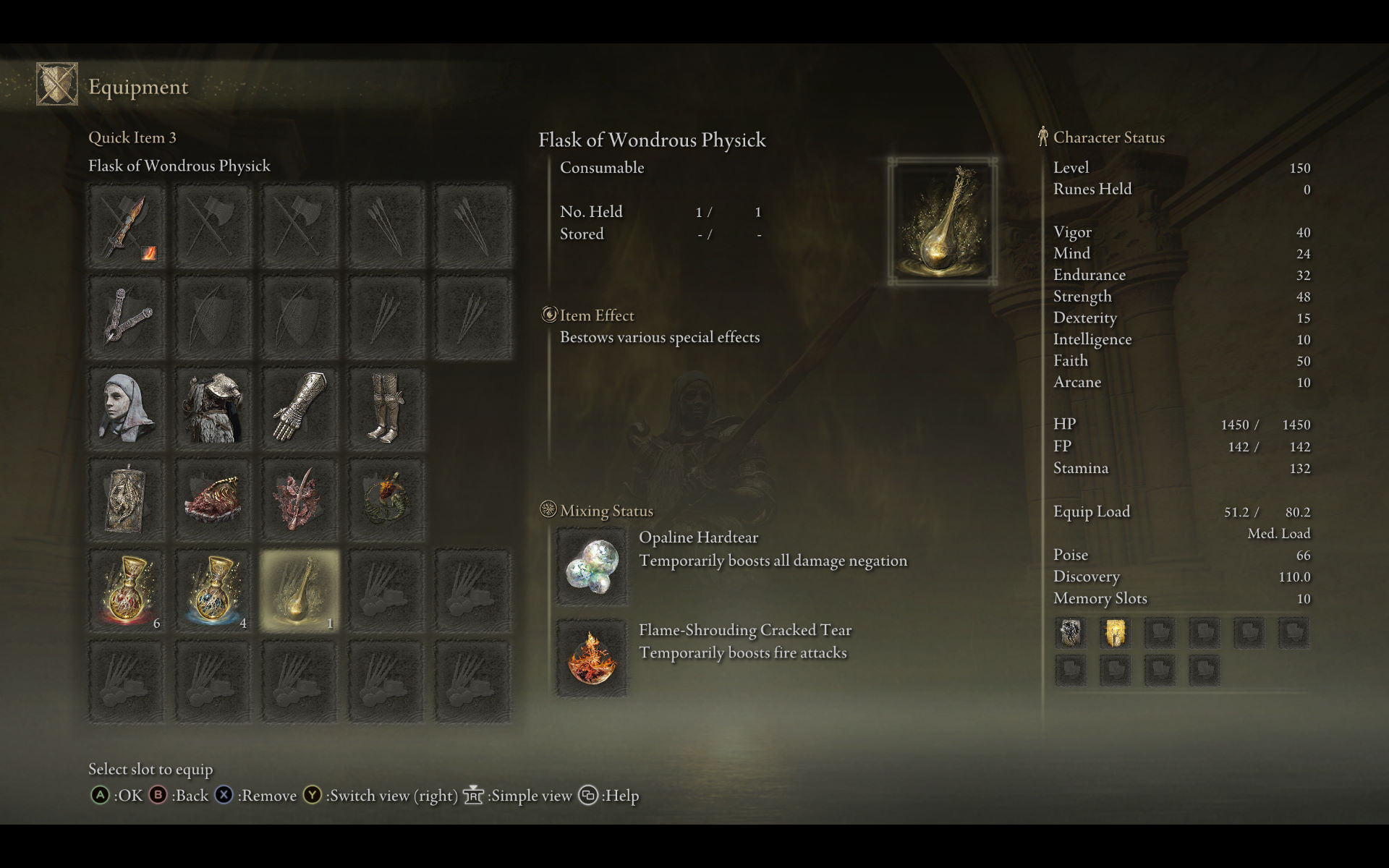Viewport: 1389px width, 868px height.
Task: Select the armored greaves slot
Action: click(386, 408)
